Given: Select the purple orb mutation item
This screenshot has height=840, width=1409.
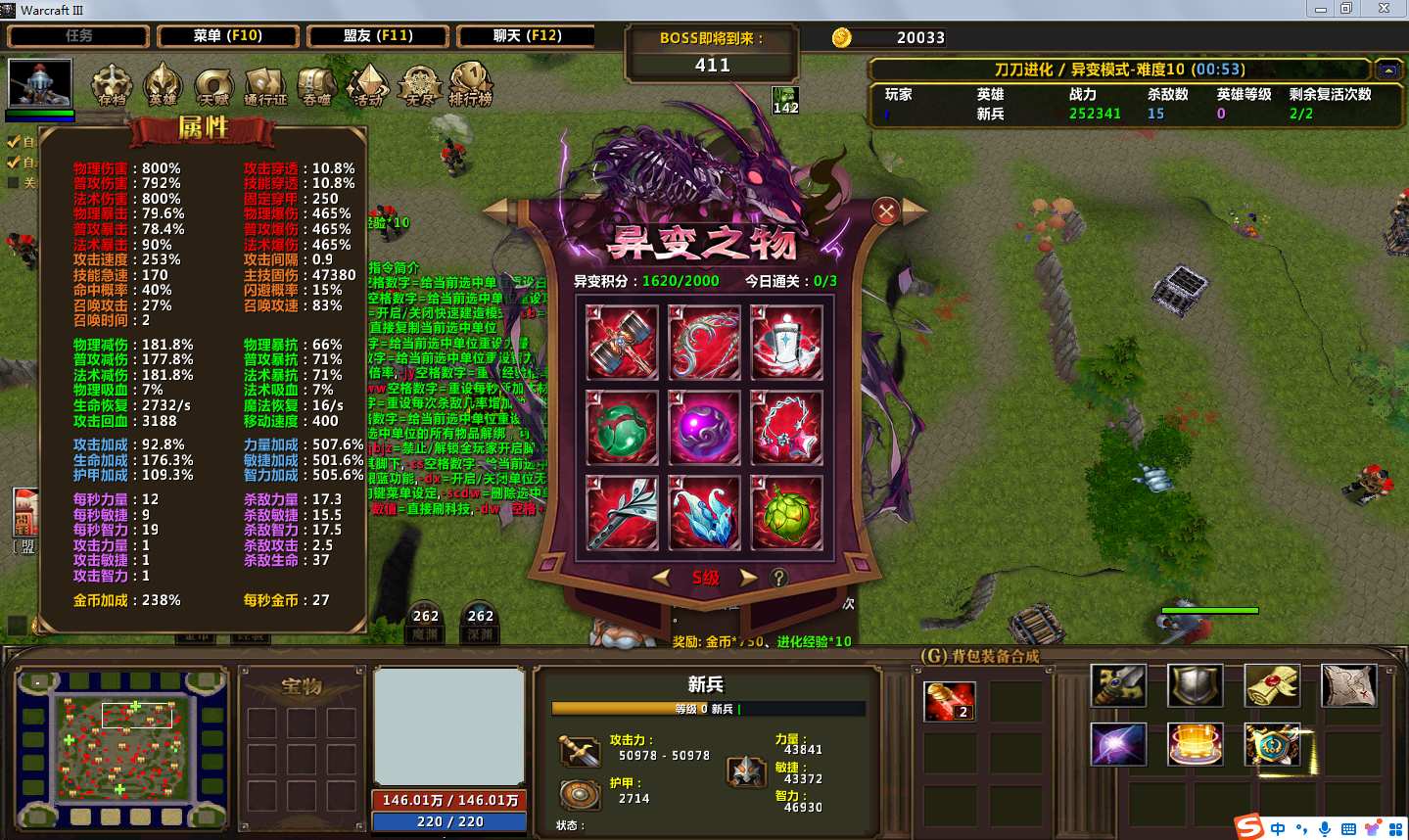Looking at the screenshot, I should pyautogui.click(x=704, y=428).
